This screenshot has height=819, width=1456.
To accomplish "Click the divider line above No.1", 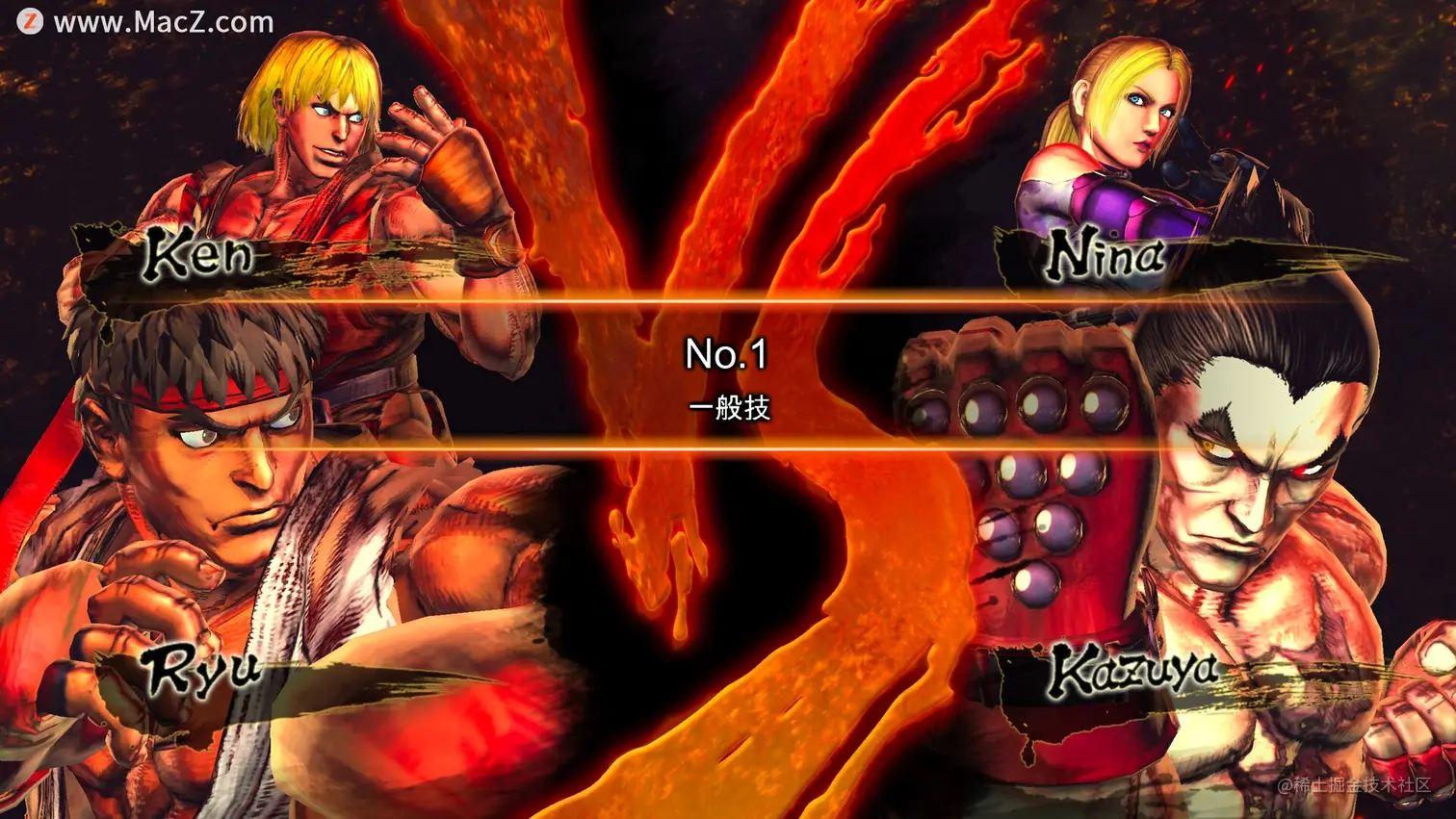I will (x=728, y=301).
